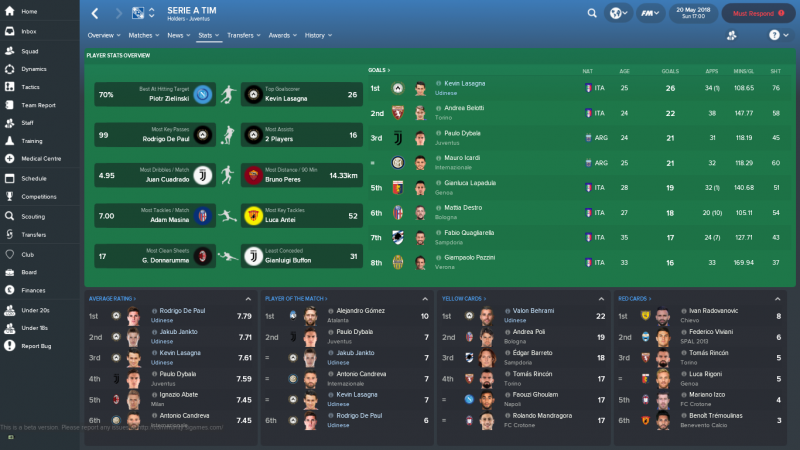The image size is (800, 450).
Task: Go to the Squad screen
Action: tap(30, 50)
